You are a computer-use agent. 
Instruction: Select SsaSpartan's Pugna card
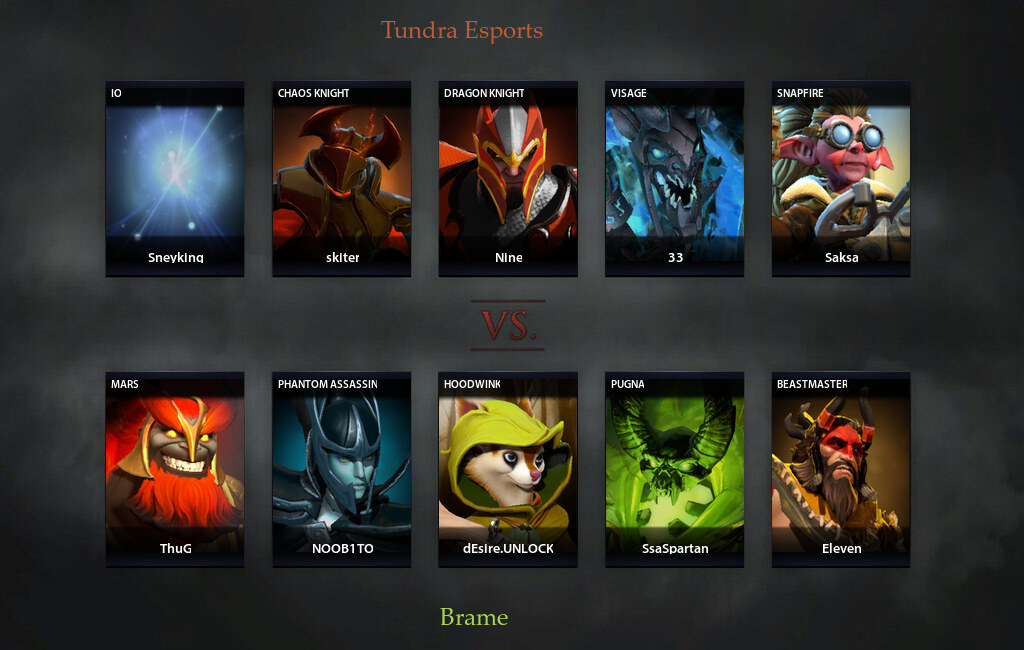pyautogui.click(x=675, y=469)
